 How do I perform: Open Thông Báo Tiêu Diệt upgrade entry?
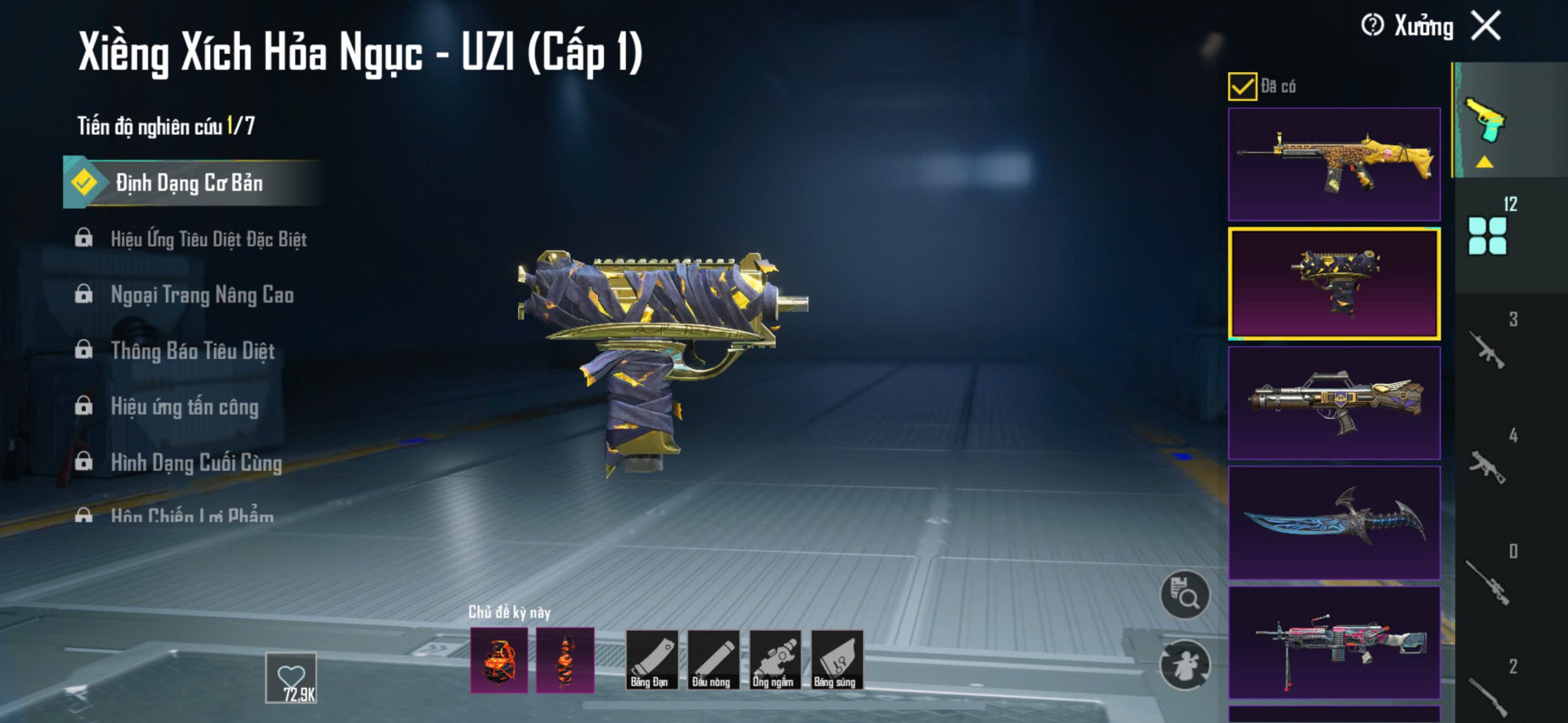pyautogui.click(x=192, y=351)
